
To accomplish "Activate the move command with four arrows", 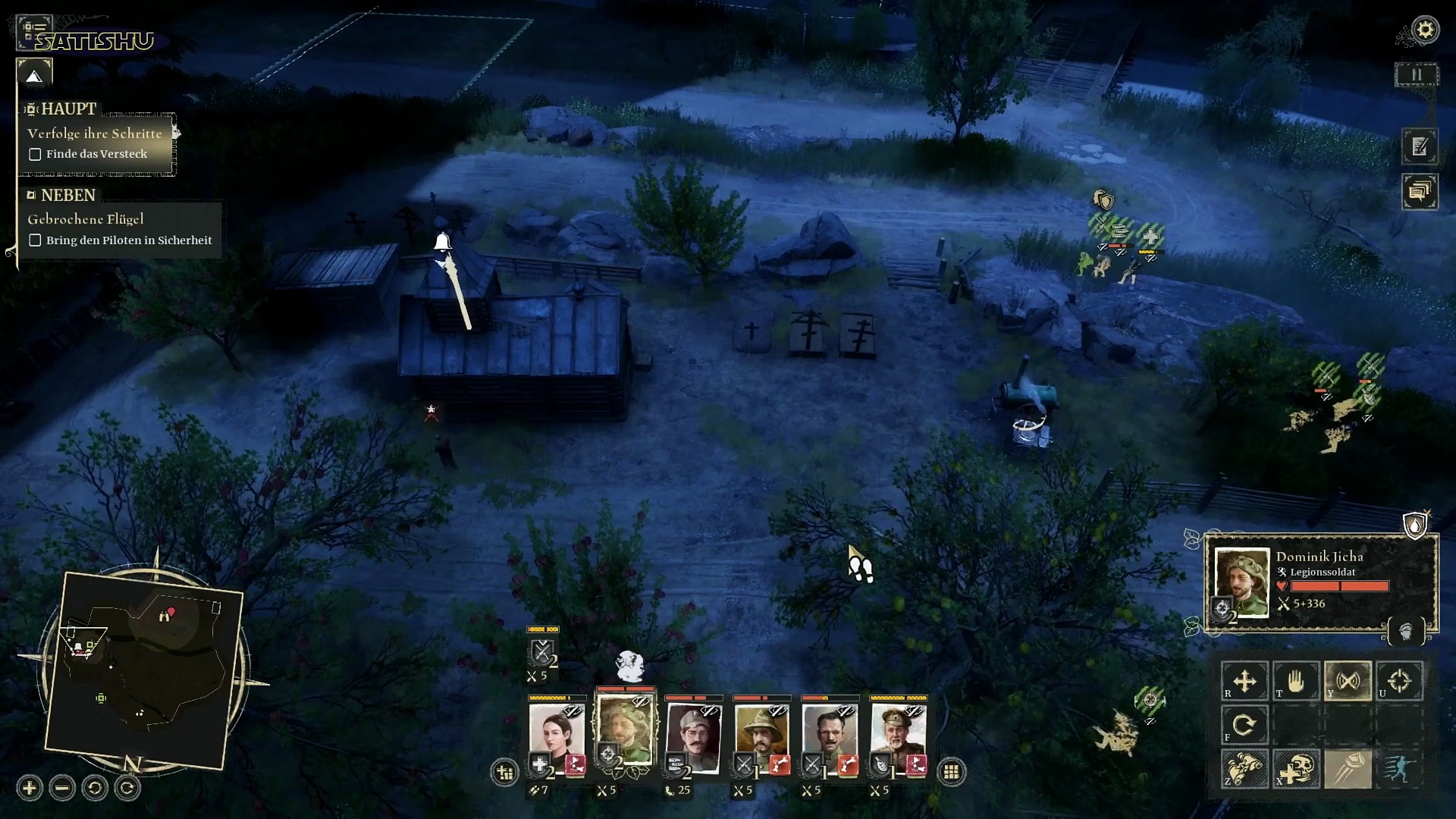I will click(x=1244, y=680).
